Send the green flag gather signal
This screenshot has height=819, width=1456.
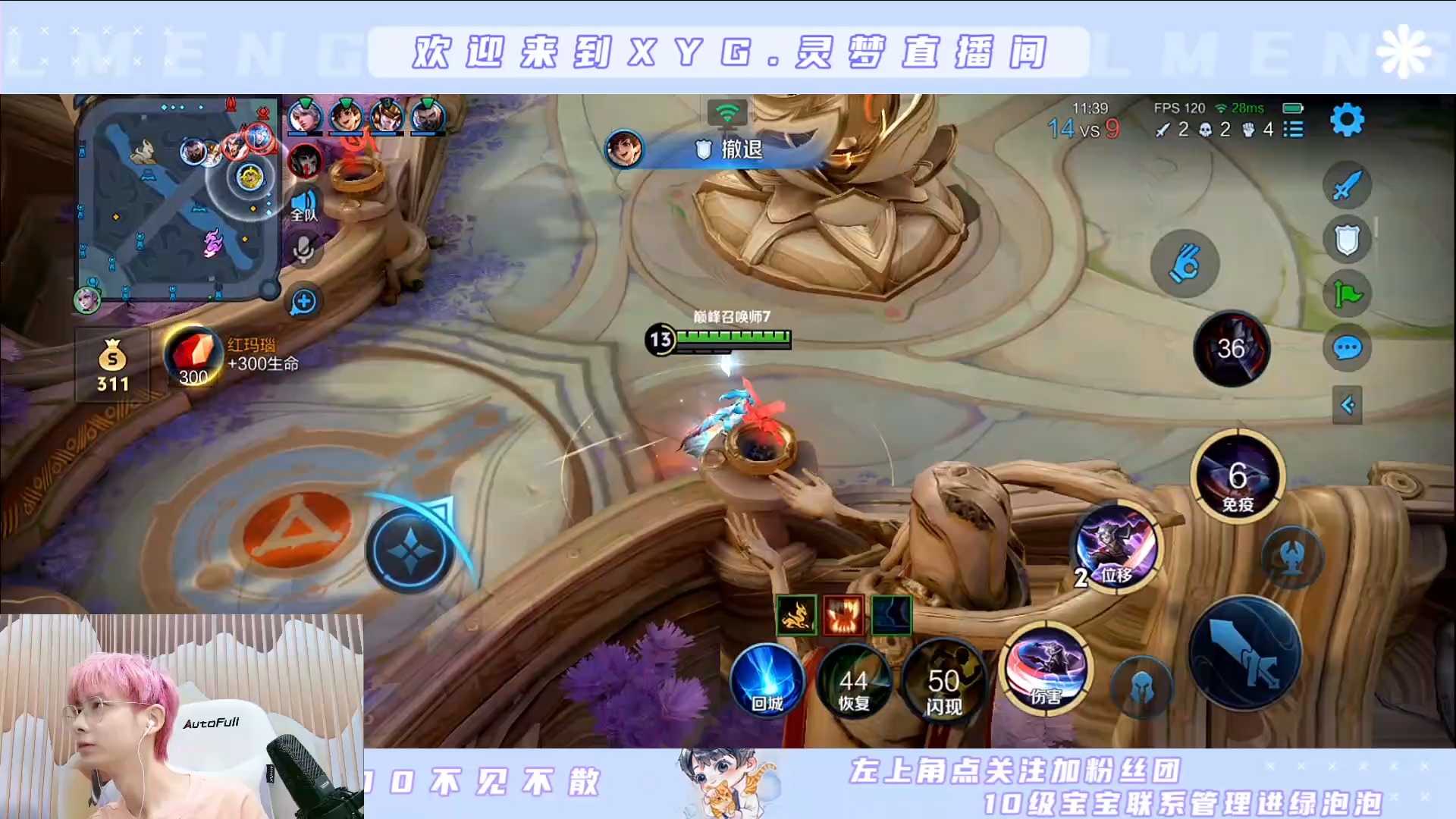(x=1347, y=294)
